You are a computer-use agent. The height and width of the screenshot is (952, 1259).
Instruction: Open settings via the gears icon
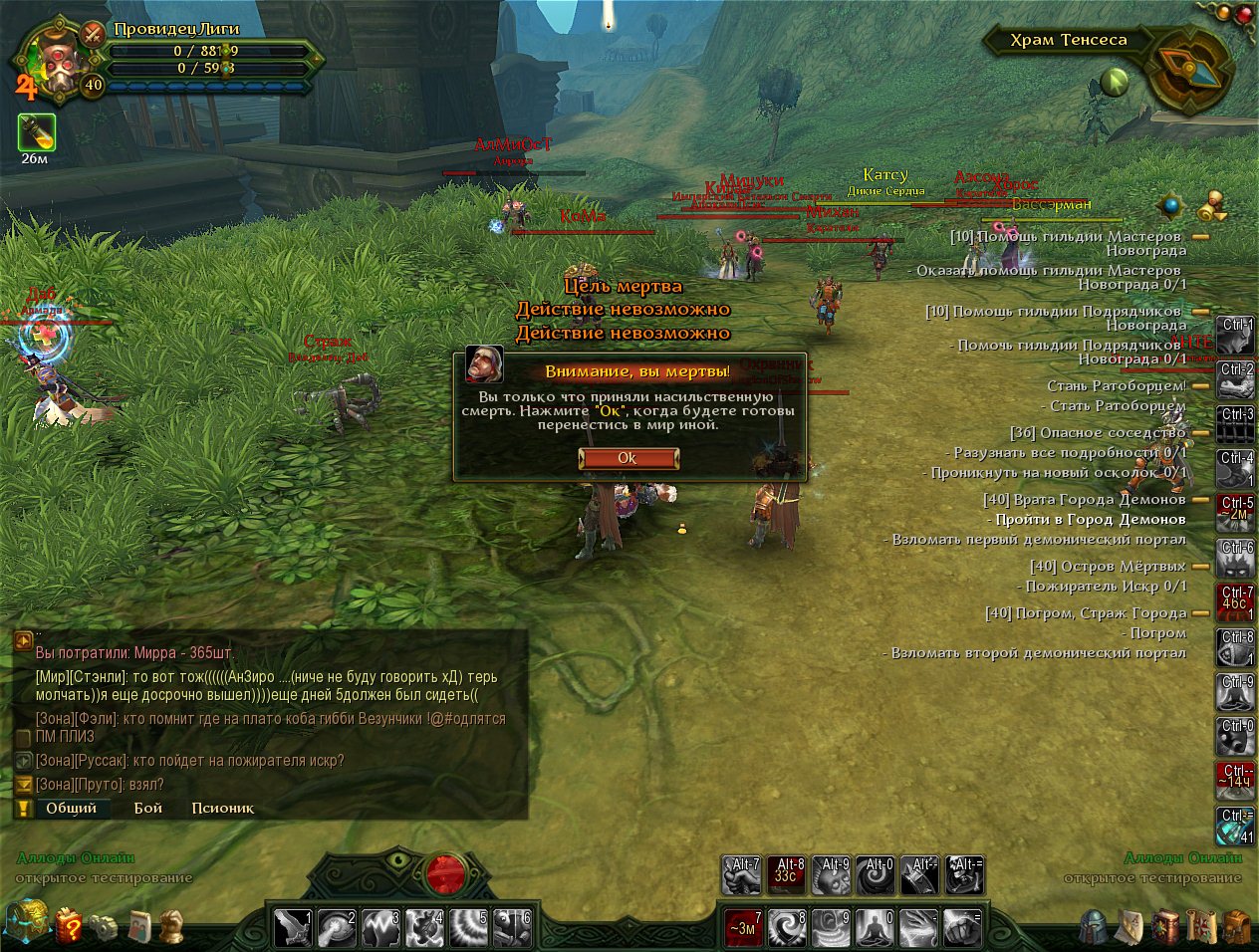pyautogui.click(x=104, y=927)
